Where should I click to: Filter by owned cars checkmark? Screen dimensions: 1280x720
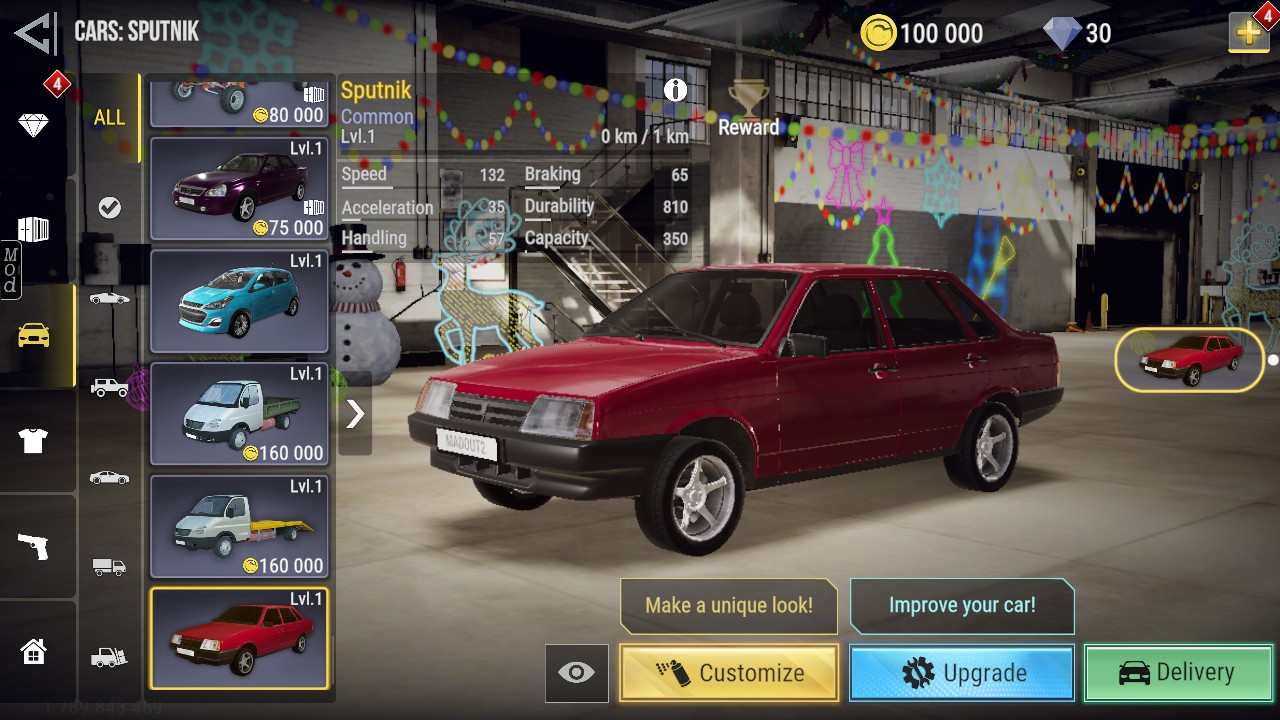tap(110, 207)
